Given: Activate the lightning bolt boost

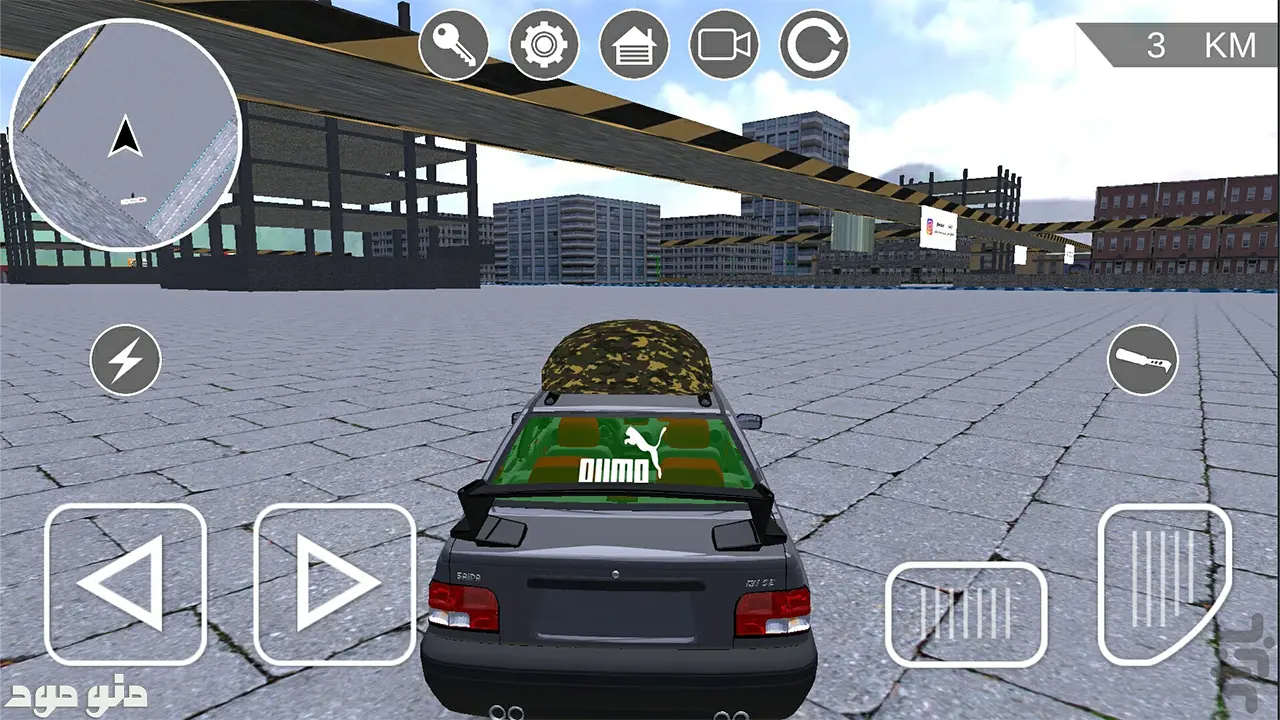Looking at the screenshot, I should pos(125,360).
